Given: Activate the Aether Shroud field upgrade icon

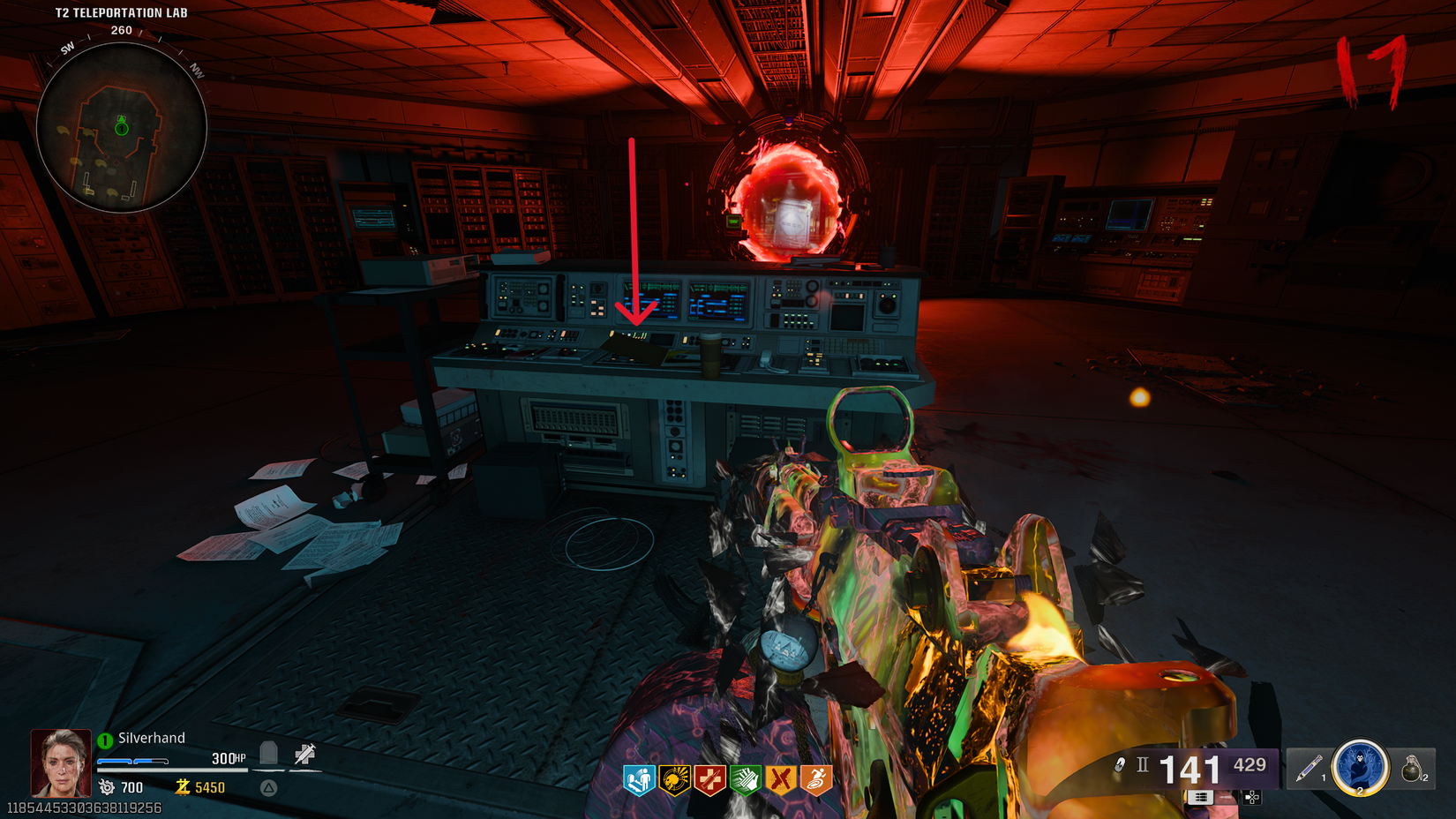Looking at the screenshot, I should (x=1360, y=767).
